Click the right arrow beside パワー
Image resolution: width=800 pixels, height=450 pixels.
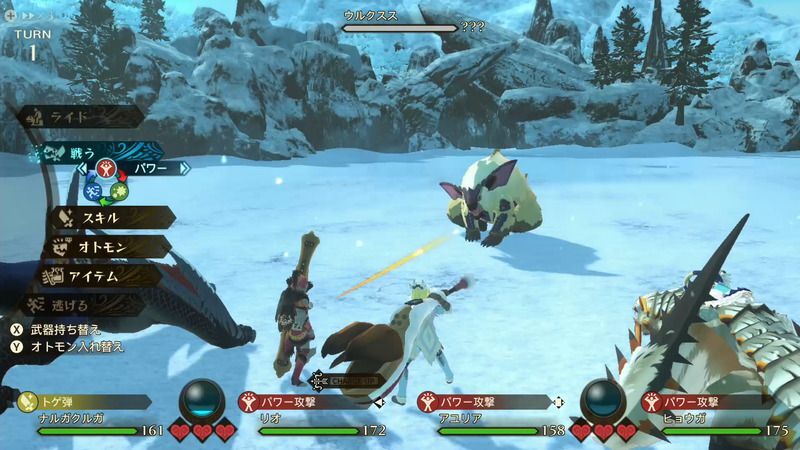184,169
